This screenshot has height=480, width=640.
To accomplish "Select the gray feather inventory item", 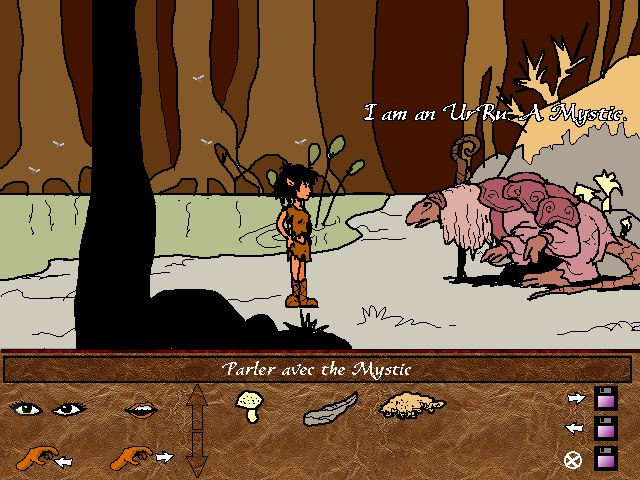I will pyautogui.click(x=330, y=409).
